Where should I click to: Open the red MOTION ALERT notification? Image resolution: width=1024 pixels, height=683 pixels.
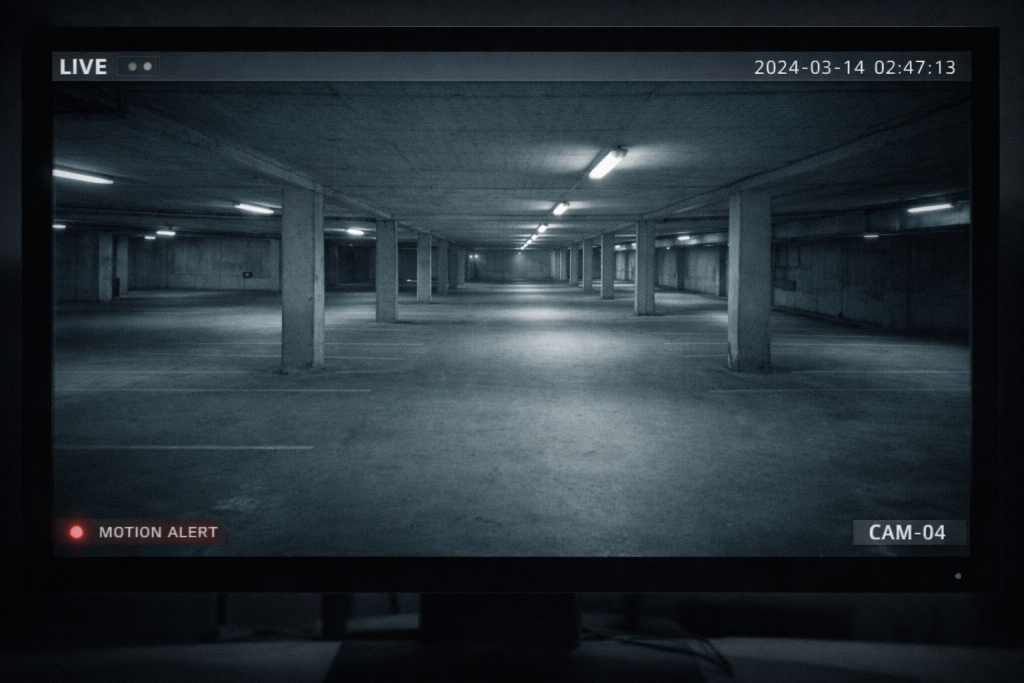point(144,532)
